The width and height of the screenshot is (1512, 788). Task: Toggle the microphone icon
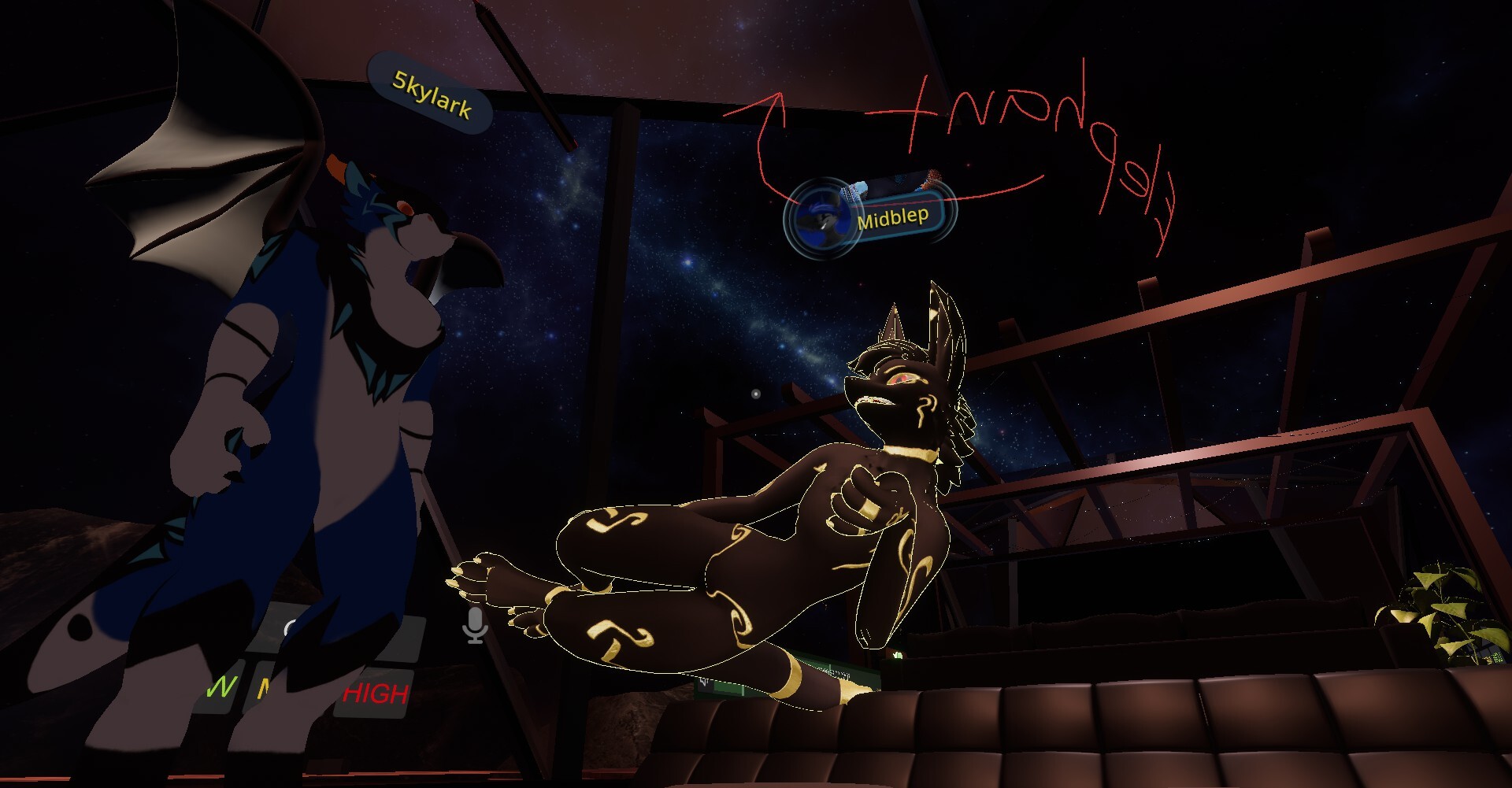(475, 625)
